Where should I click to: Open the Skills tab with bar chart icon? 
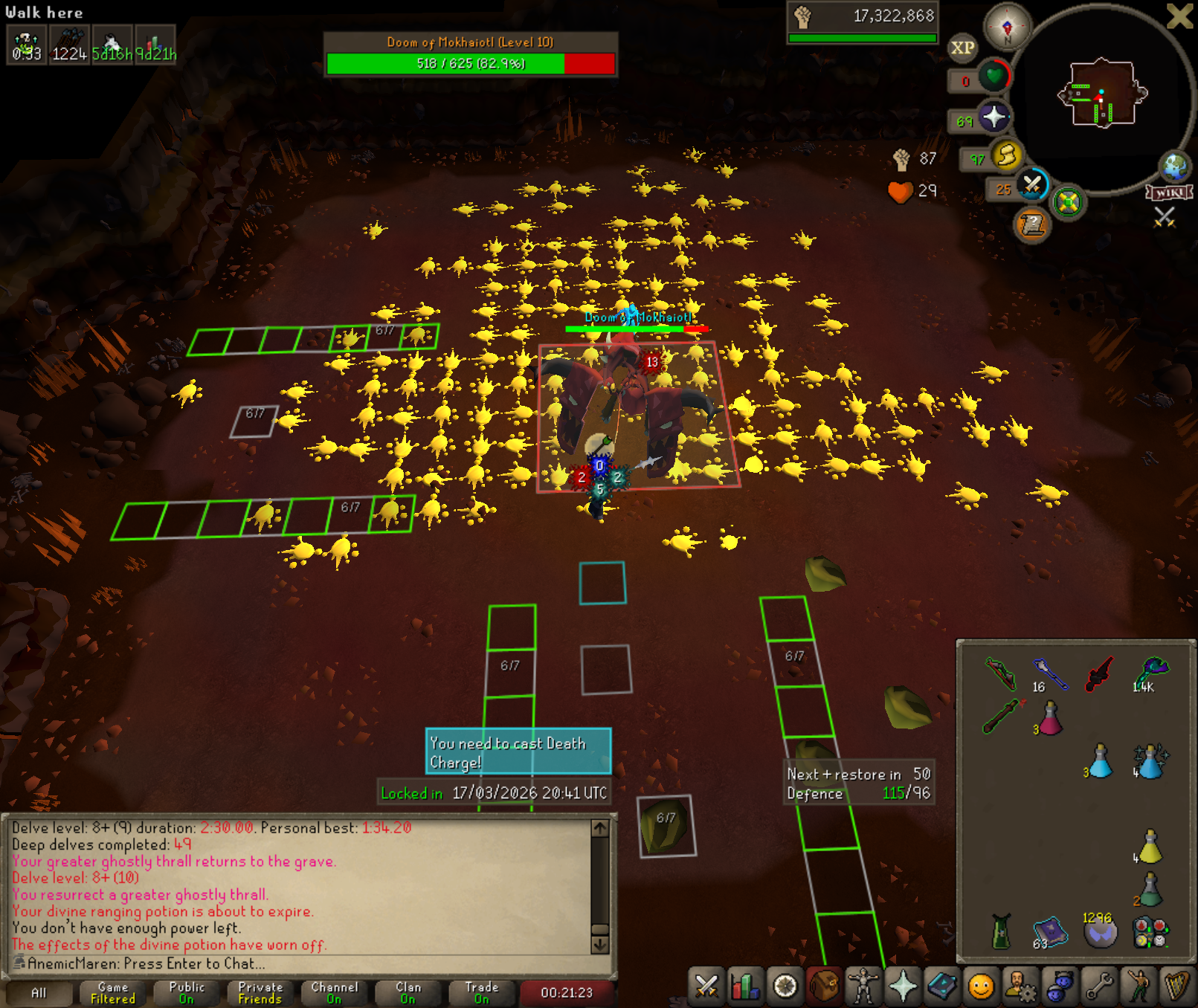(745, 986)
